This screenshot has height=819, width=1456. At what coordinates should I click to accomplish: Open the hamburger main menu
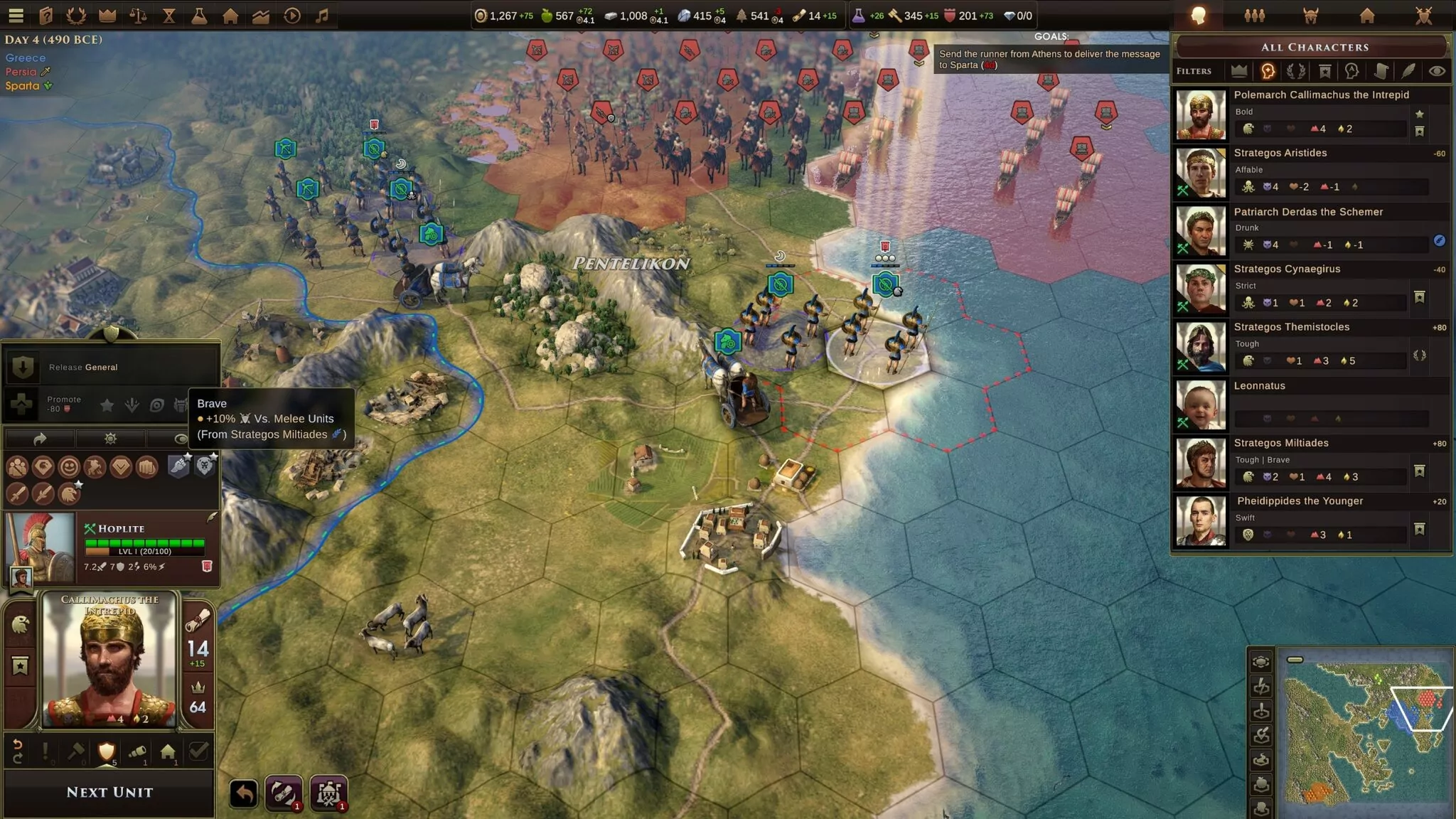tap(16, 15)
